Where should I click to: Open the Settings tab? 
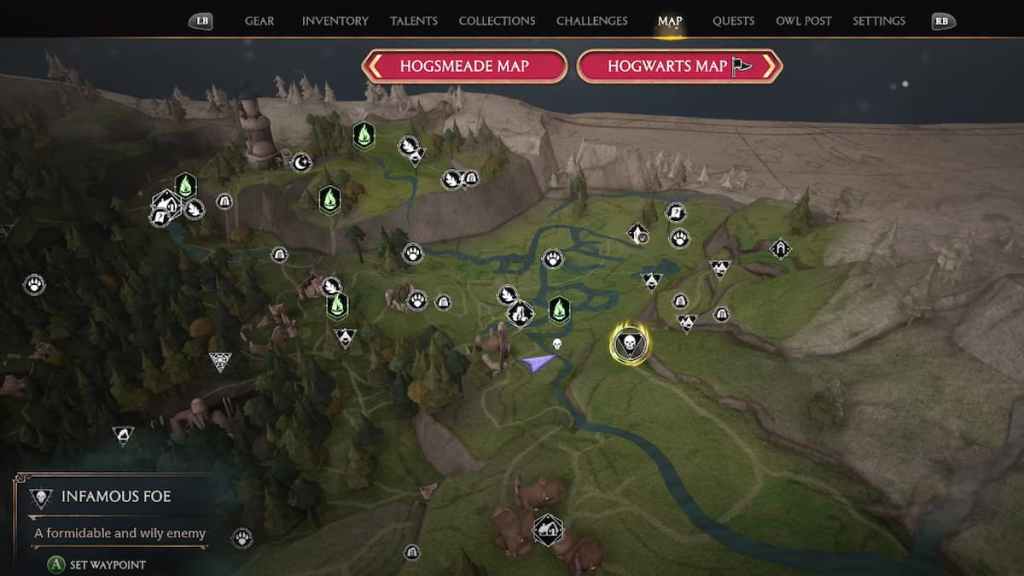coord(879,21)
